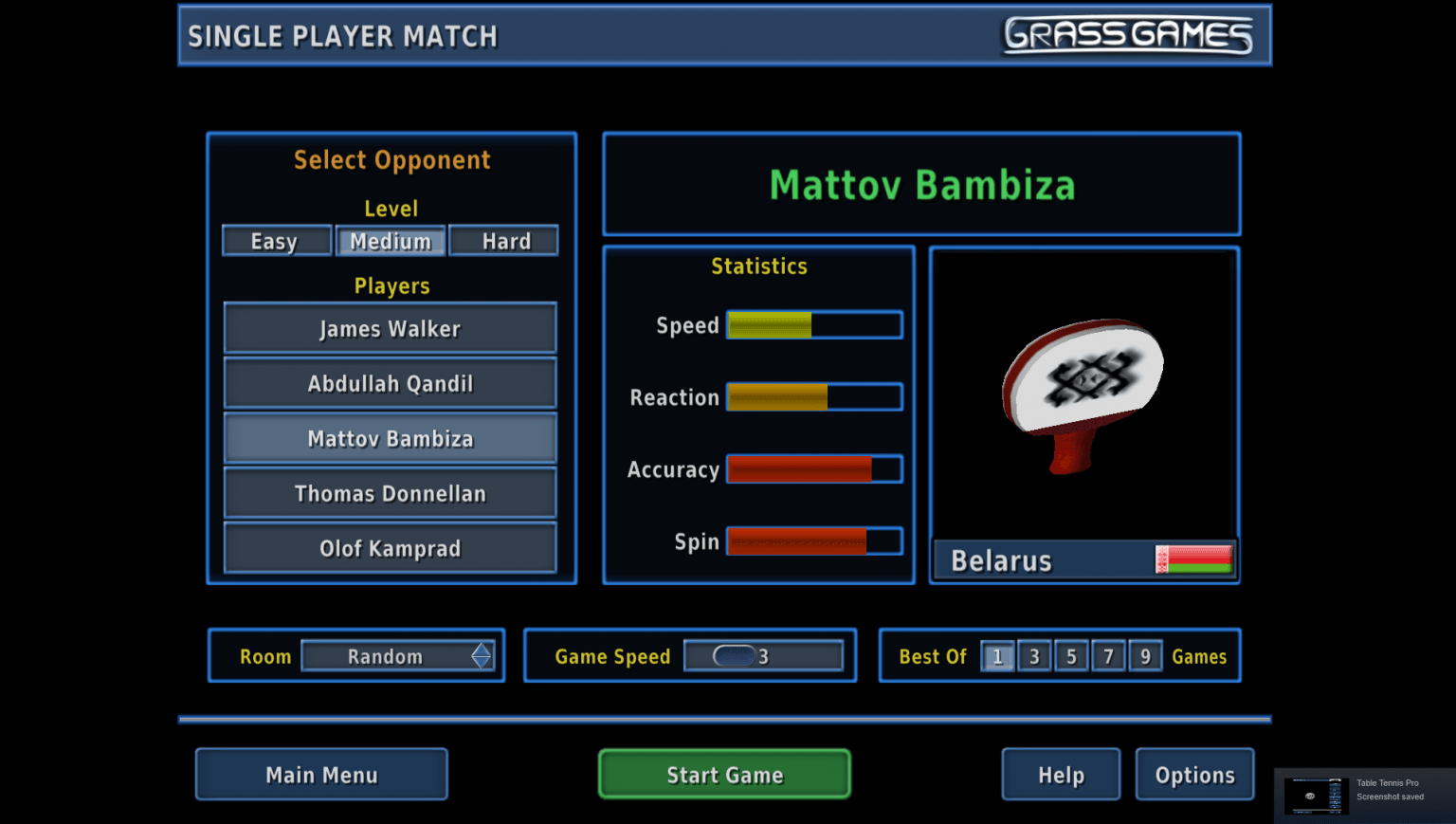Select Easy difficulty level
This screenshot has height=824, width=1456.
[276, 241]
